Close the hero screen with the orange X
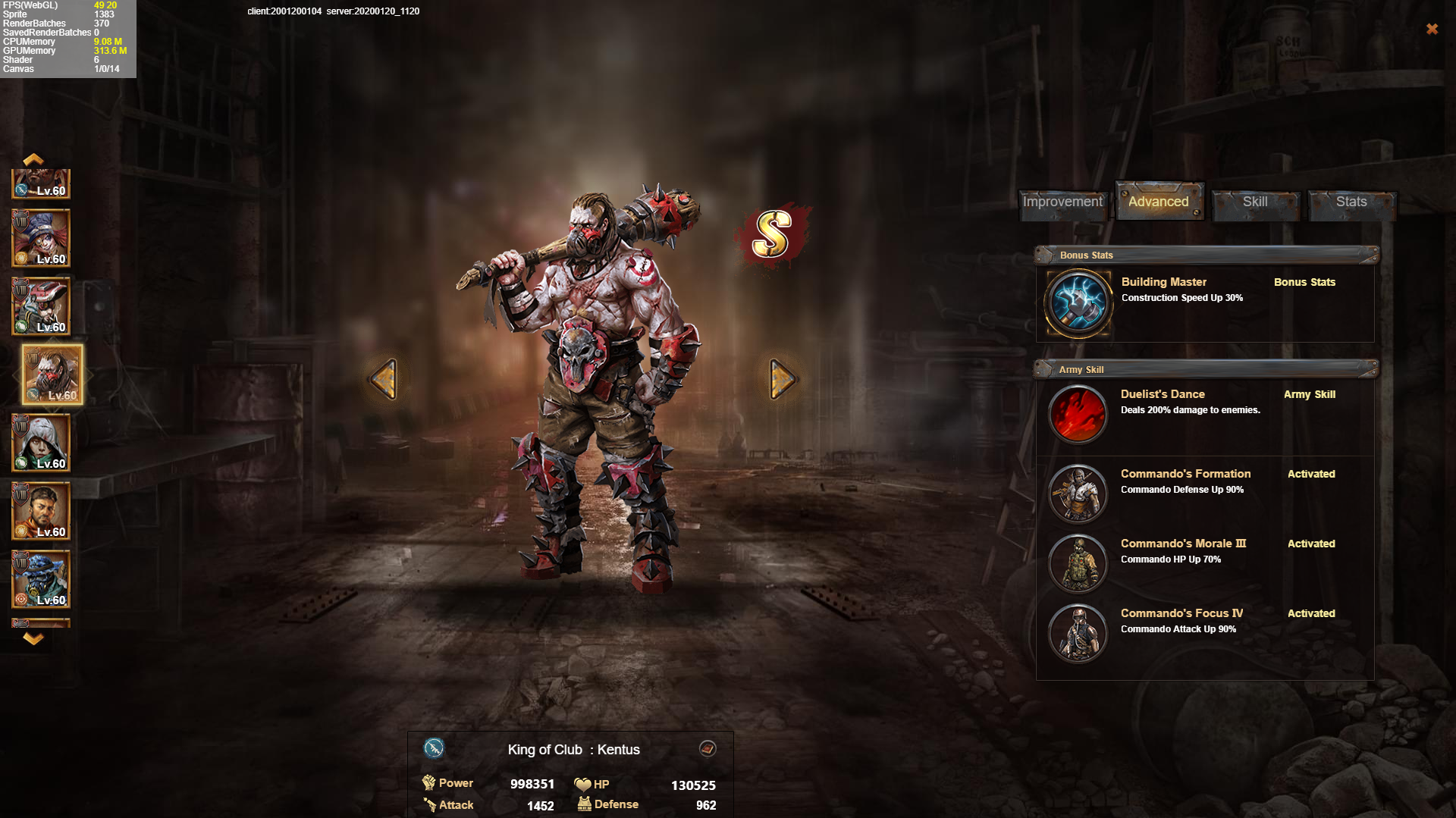1456x818 pixels. click(x=1432, y=29)
